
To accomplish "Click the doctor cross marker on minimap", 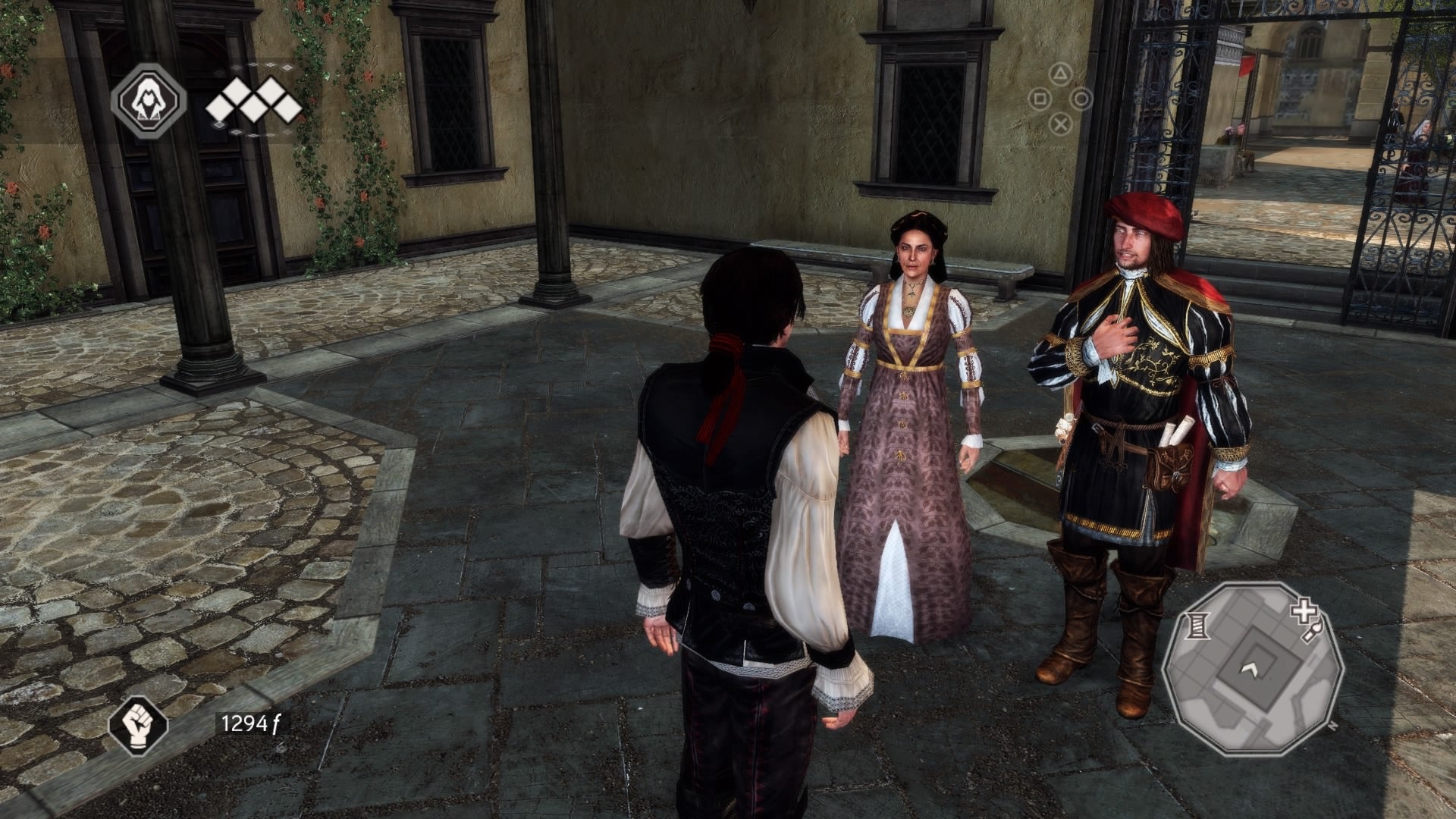I will click(x=1304, y=610).
